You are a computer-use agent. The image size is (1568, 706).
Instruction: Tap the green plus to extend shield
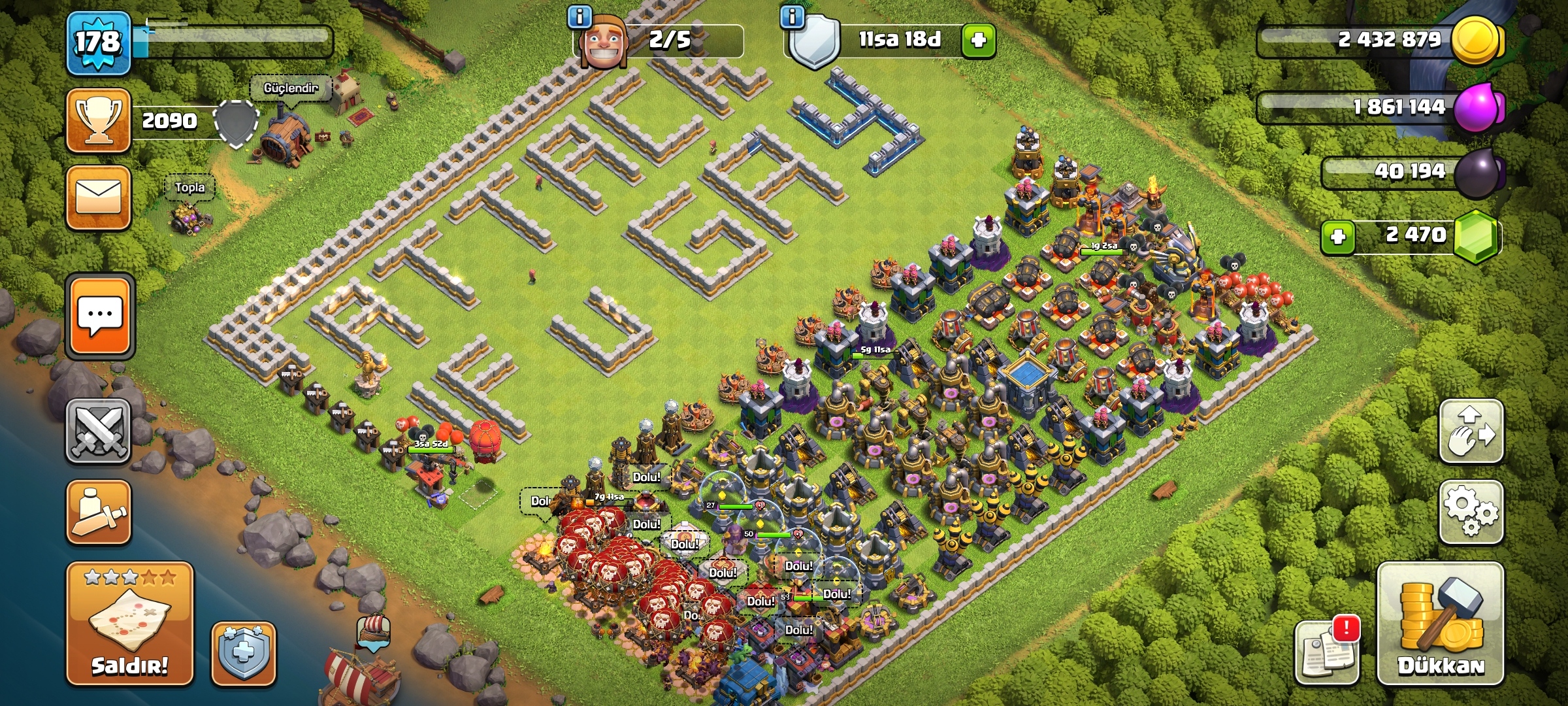coord(978,41)
